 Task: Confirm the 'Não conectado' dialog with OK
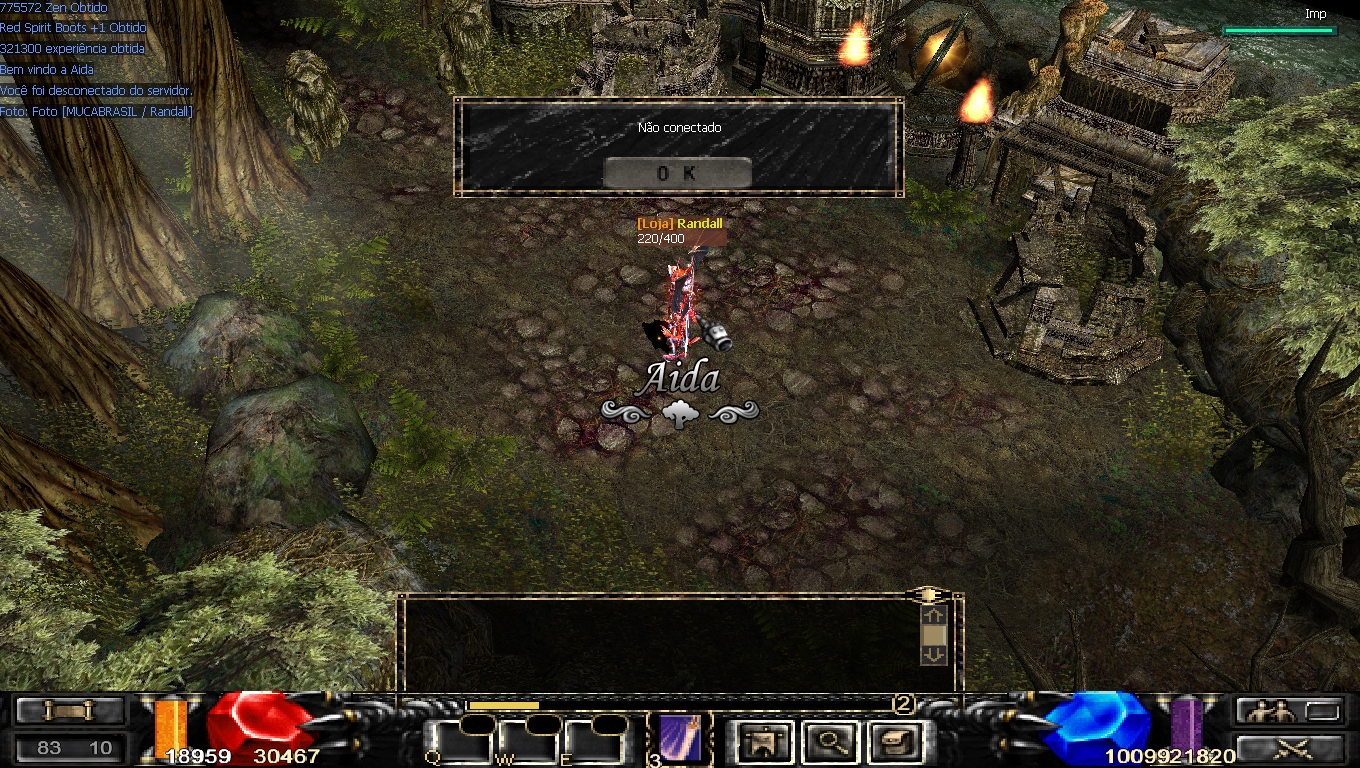coord(677,173)
